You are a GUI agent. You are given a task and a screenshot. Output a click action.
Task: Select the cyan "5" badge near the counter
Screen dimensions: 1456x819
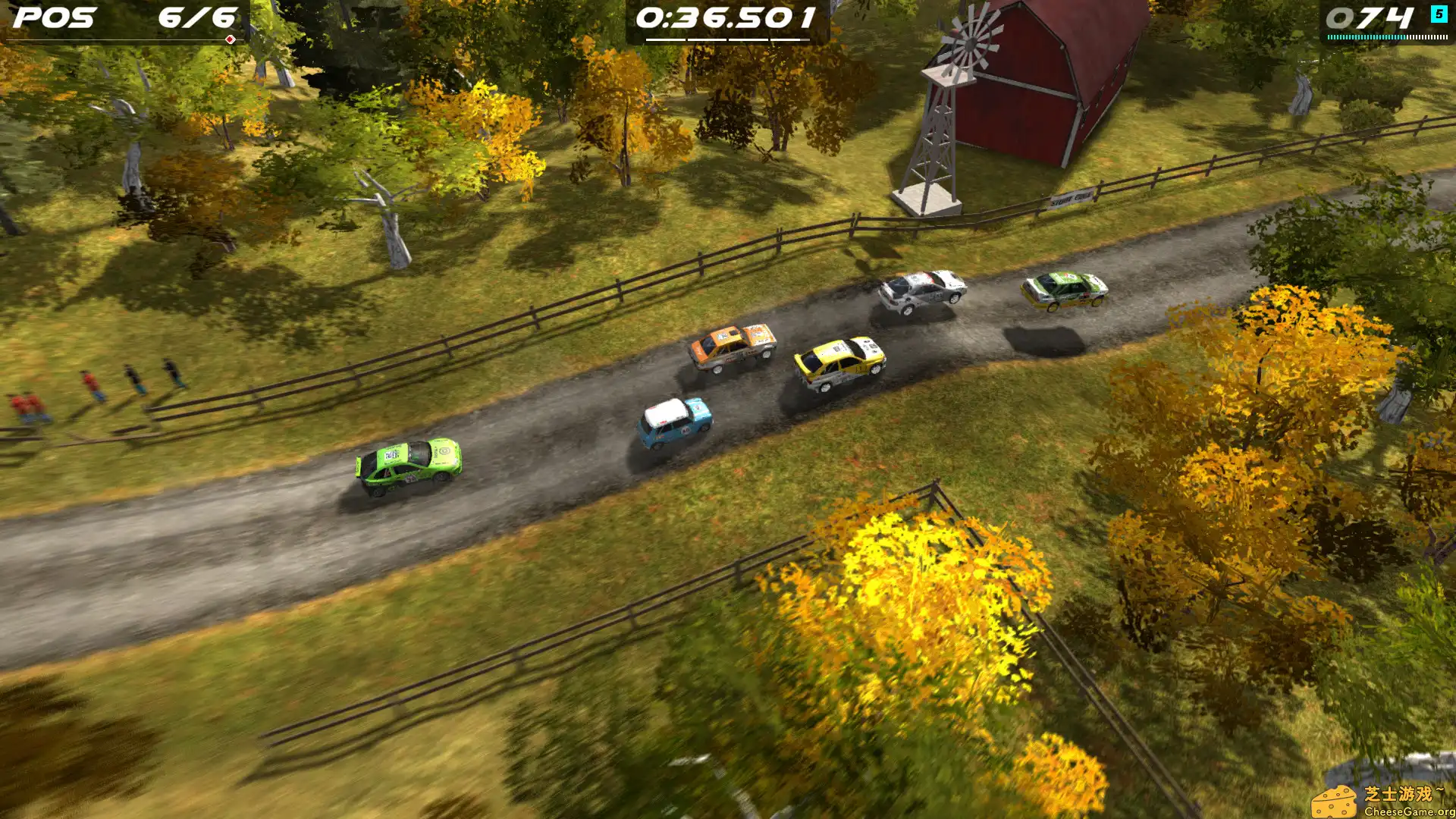1439,14
